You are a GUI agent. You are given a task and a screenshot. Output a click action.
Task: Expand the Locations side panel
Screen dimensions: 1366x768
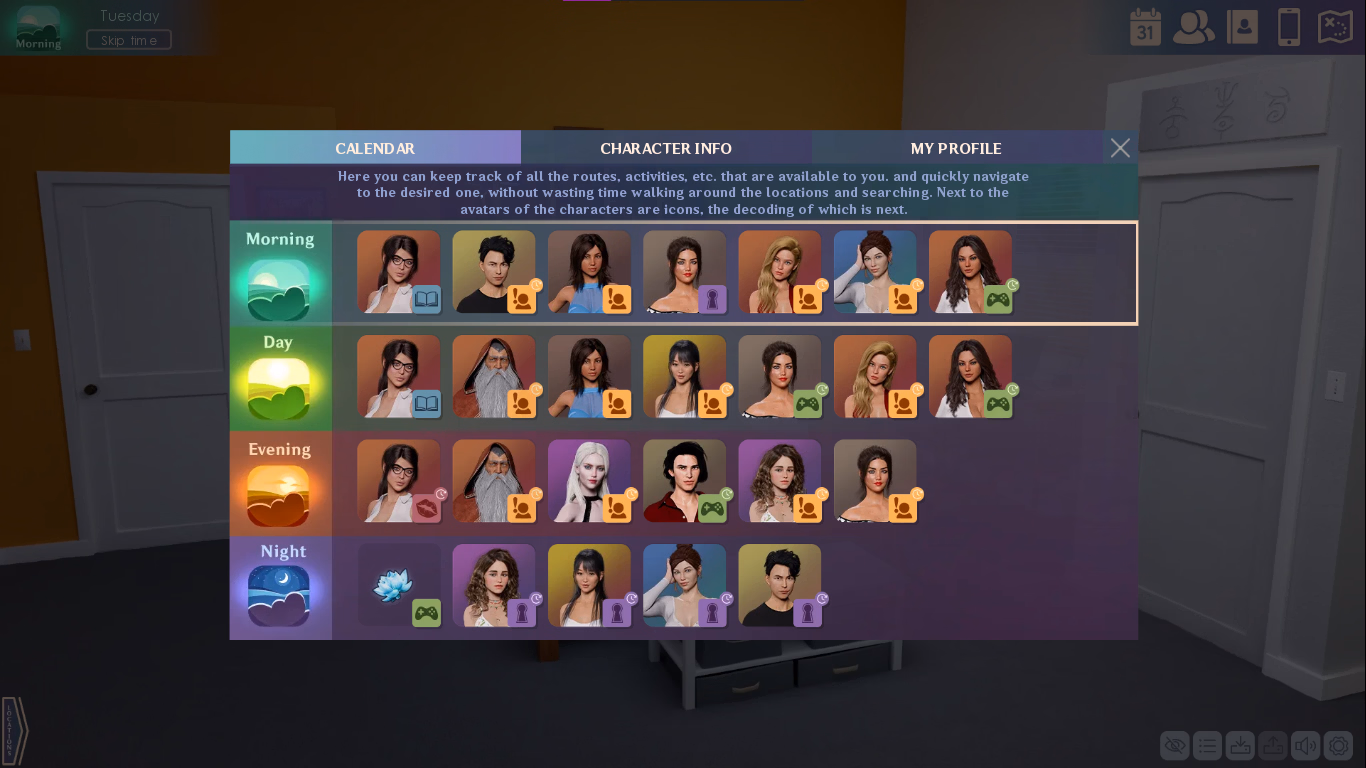point(14,731)
